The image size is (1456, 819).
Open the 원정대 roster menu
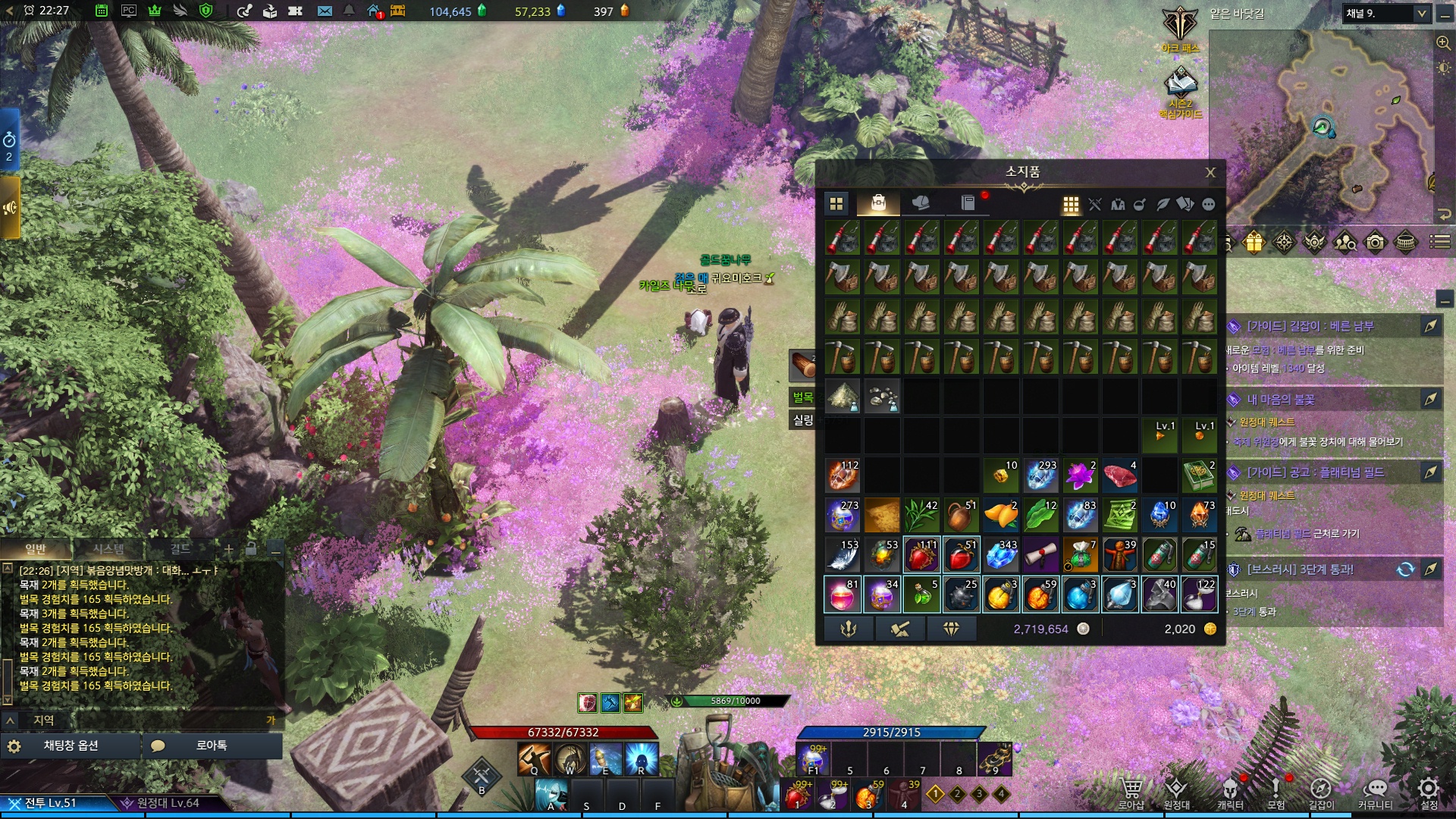tap(1176, 792)
